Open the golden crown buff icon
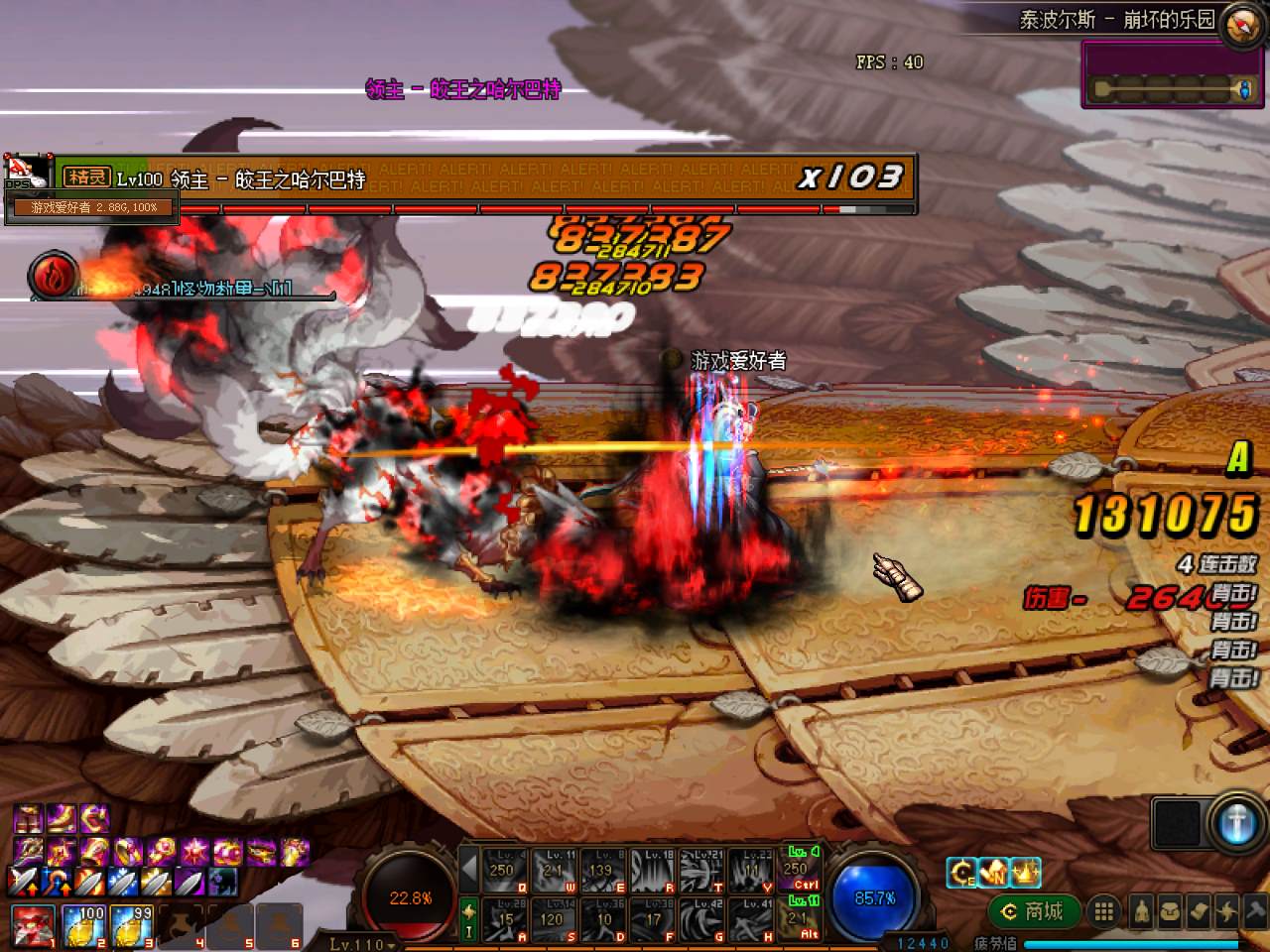Viewport: 1270px width, 952px height. click(1025, 873)
